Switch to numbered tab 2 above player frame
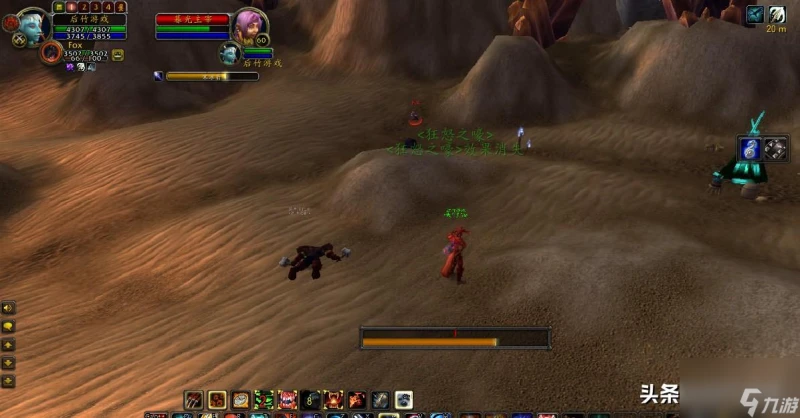Screen dimensions: 800x418 pos(83,6)
